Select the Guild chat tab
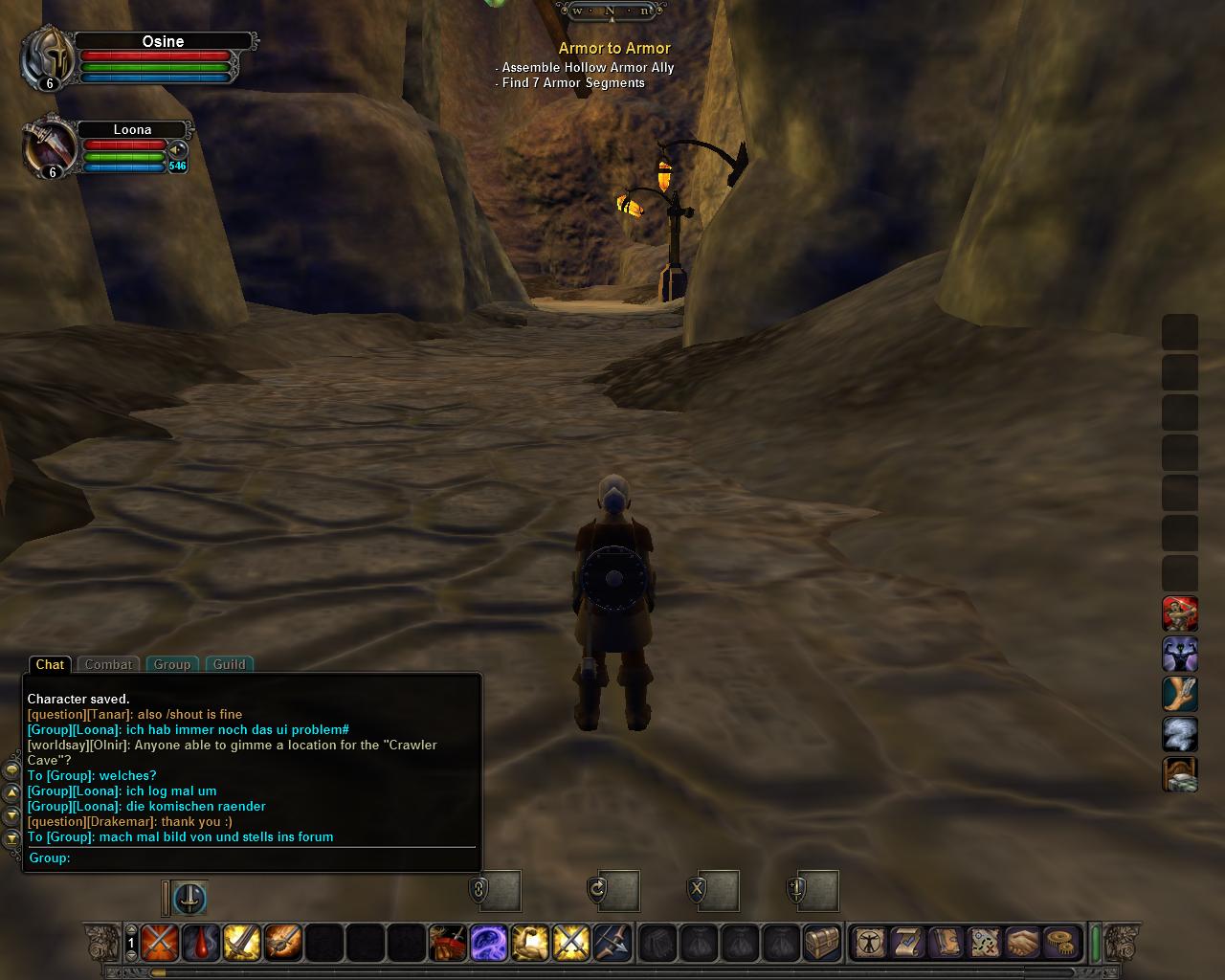 click(229, 664)
